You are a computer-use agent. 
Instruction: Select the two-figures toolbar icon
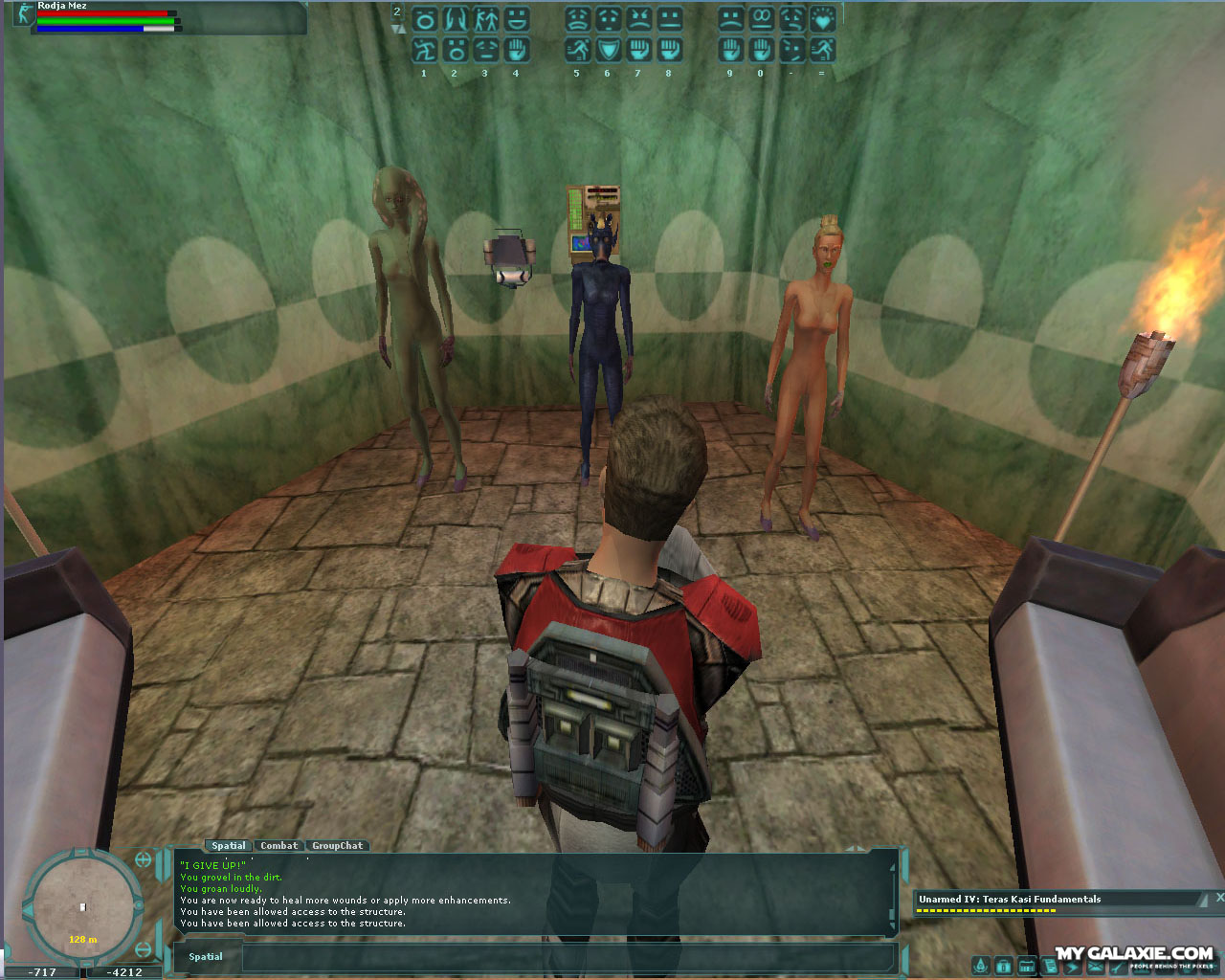(485, 18)
